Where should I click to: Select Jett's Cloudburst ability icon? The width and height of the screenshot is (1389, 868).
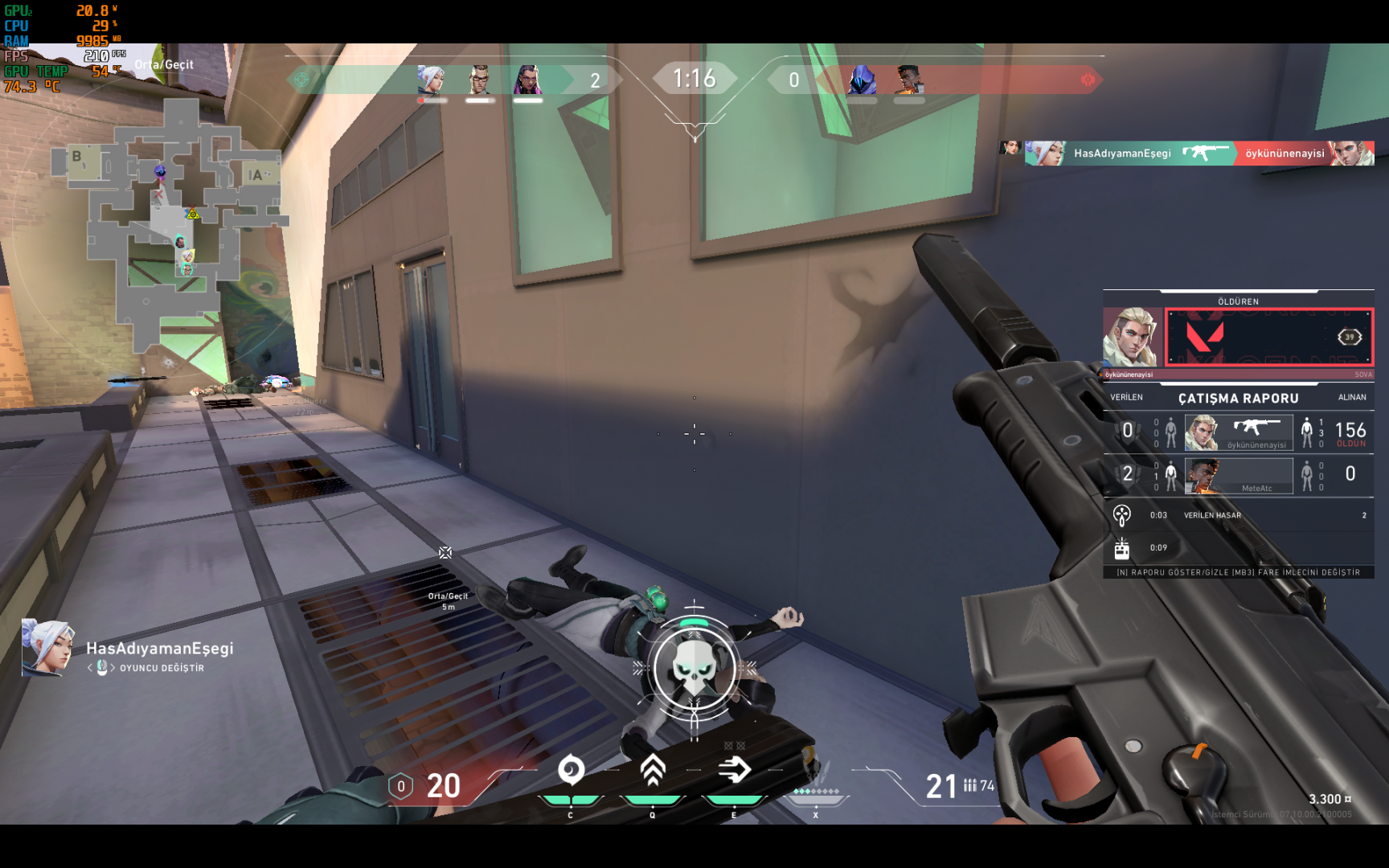571,770
